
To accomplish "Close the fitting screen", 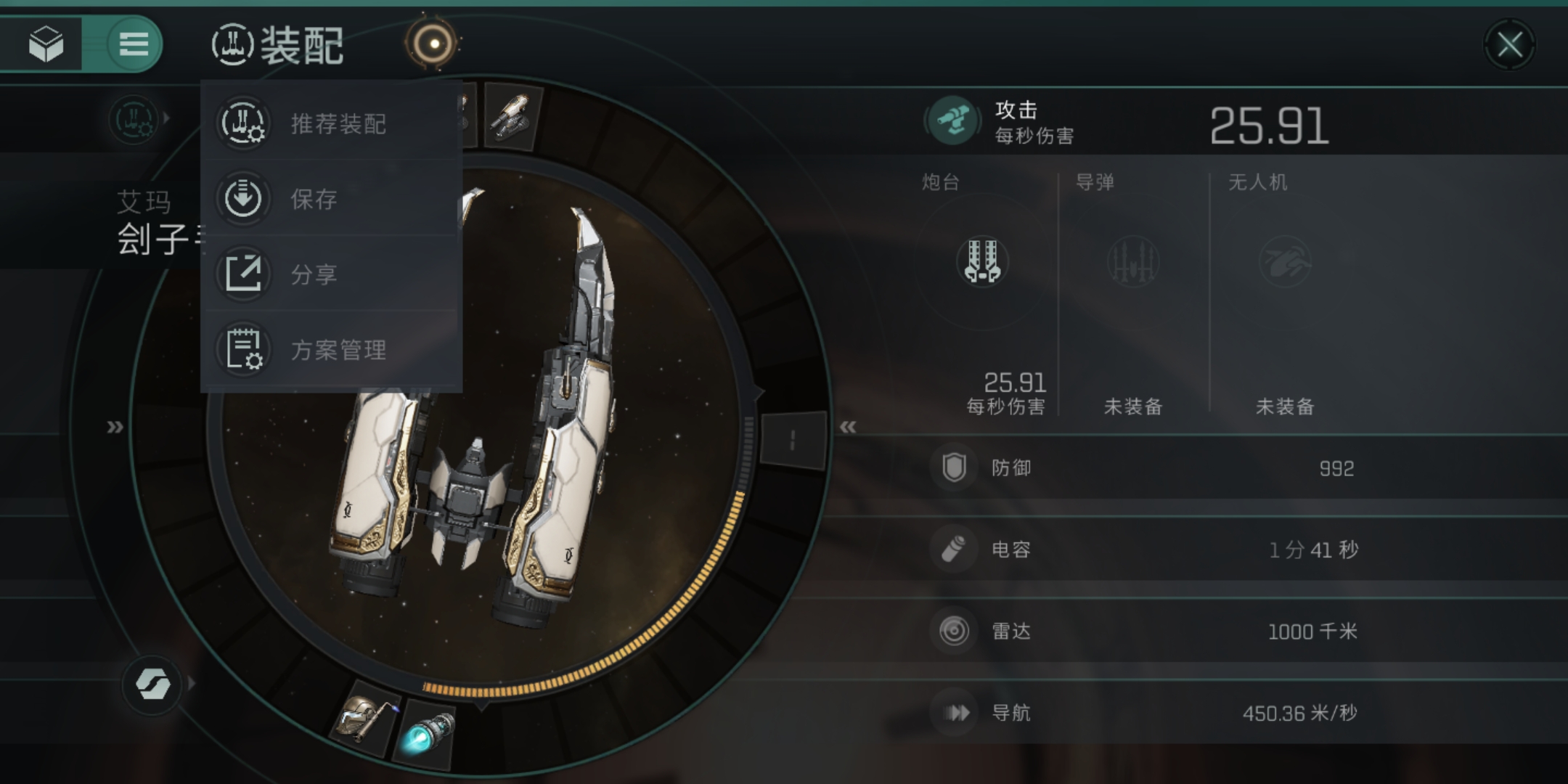I will point(1509,45).
